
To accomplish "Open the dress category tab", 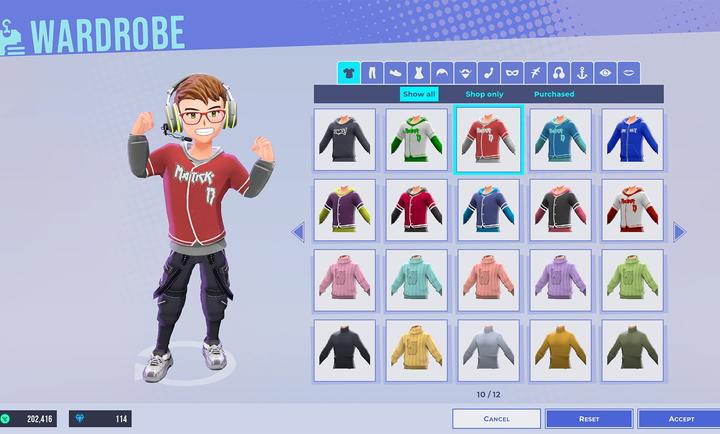I will 418,73.
